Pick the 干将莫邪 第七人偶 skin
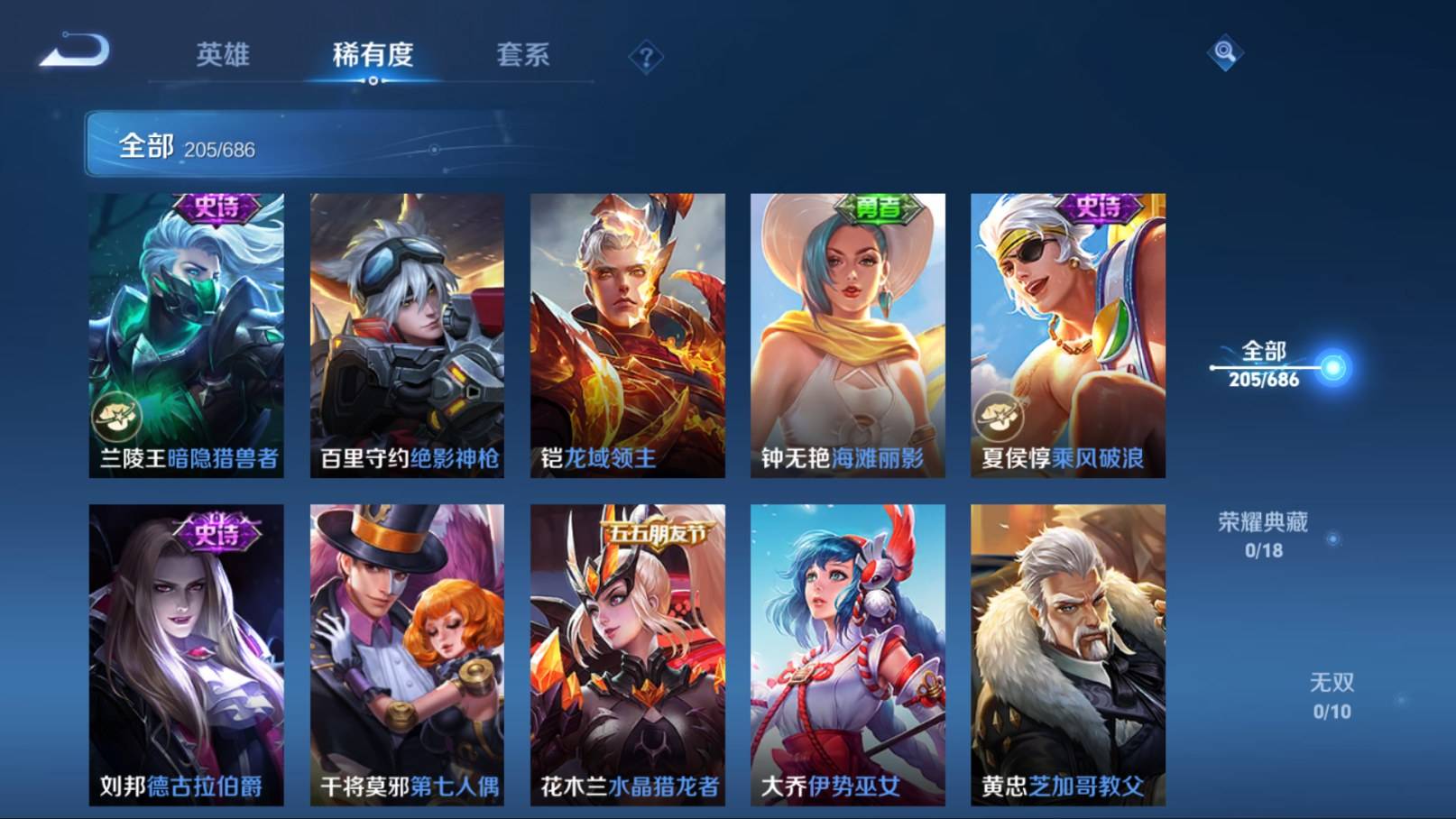 click(407, 654)
